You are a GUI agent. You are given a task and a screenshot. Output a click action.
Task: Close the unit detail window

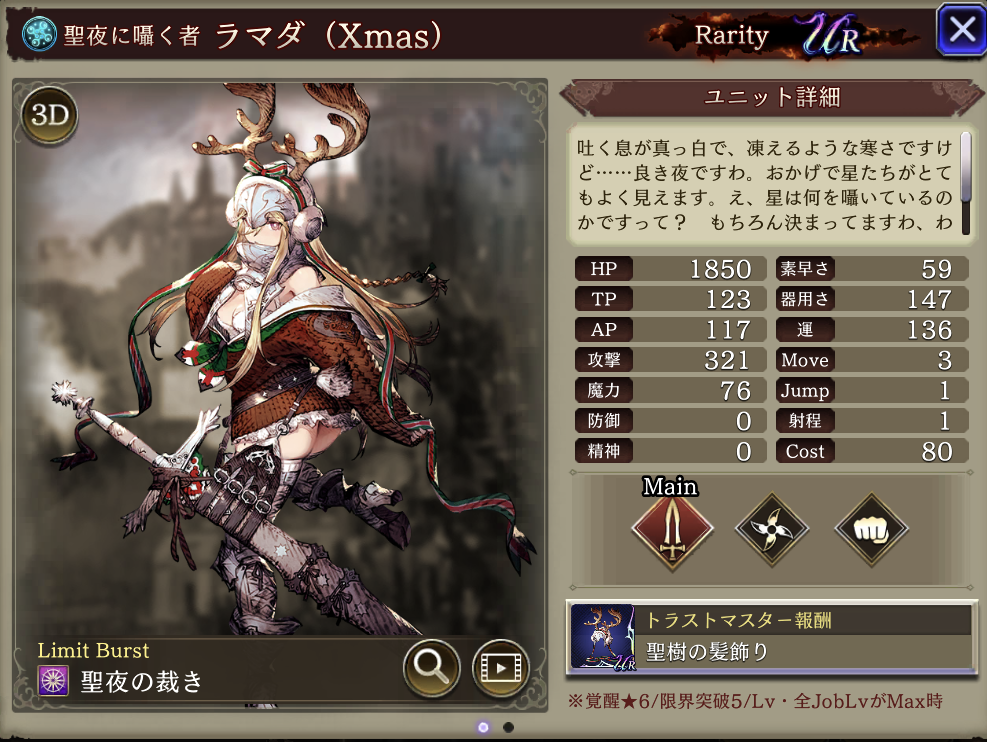coord(961,30)
